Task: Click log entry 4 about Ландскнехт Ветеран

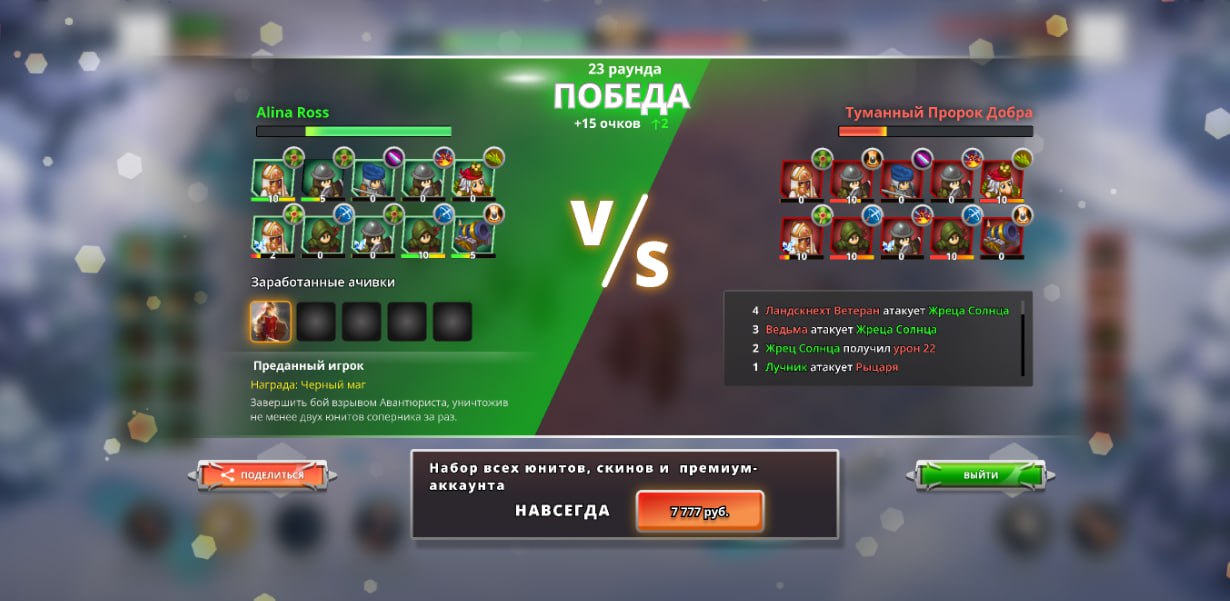Action: (880, 311)
